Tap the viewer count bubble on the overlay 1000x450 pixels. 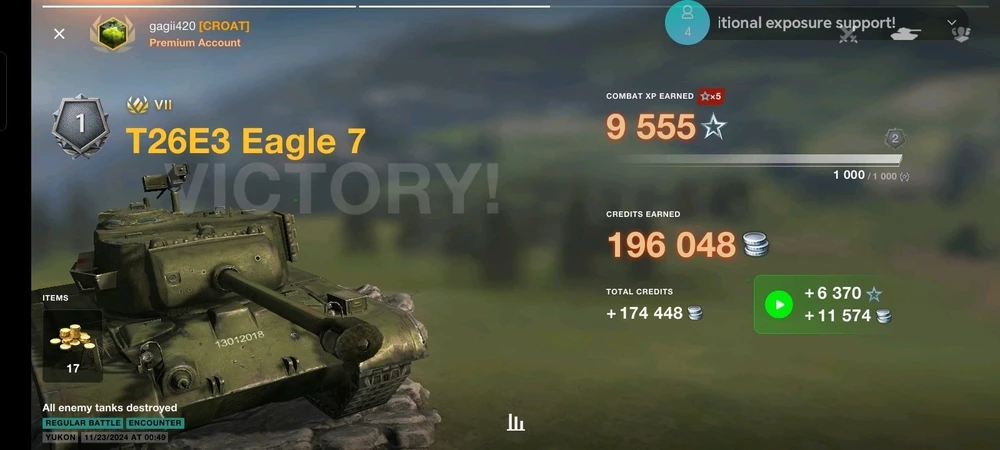tap(687, 22)
